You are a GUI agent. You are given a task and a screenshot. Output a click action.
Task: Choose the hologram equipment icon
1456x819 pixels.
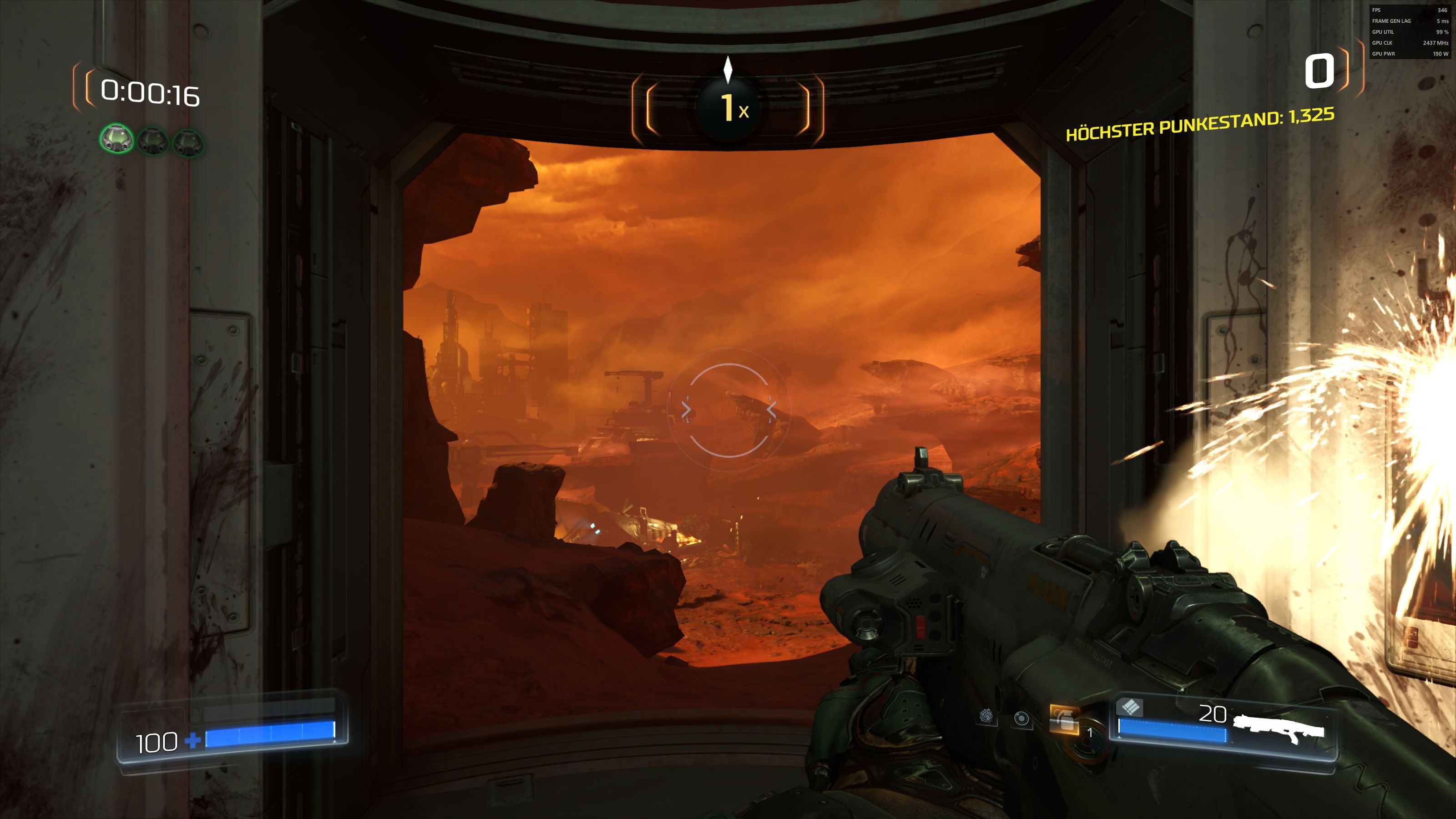[1021, 718]
